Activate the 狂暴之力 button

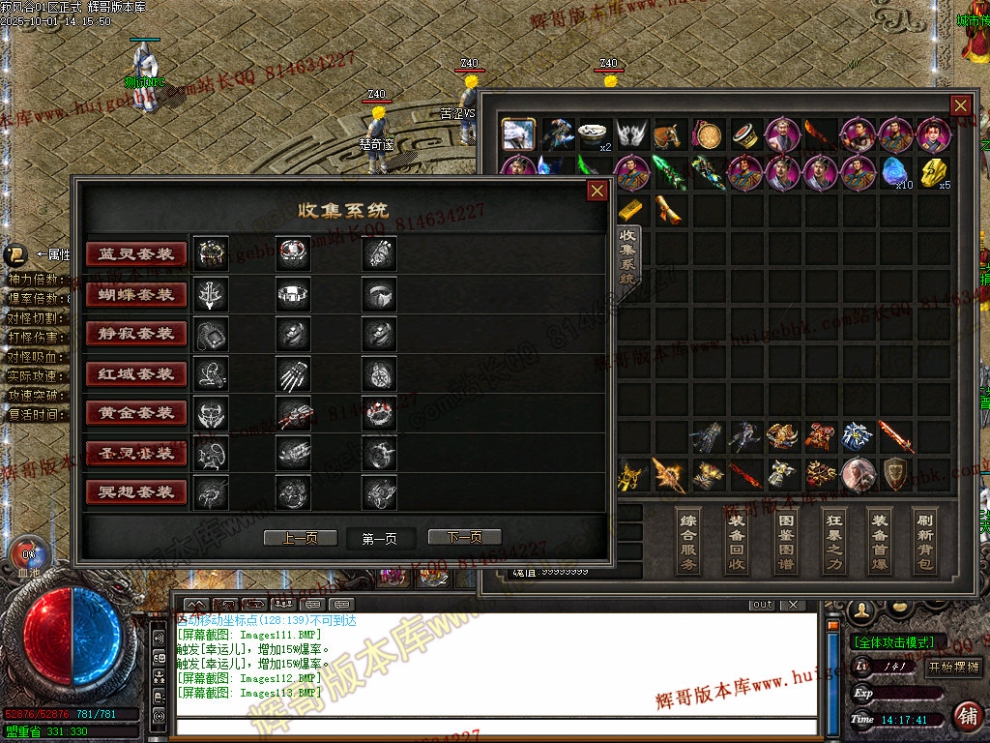coord(833,540)
